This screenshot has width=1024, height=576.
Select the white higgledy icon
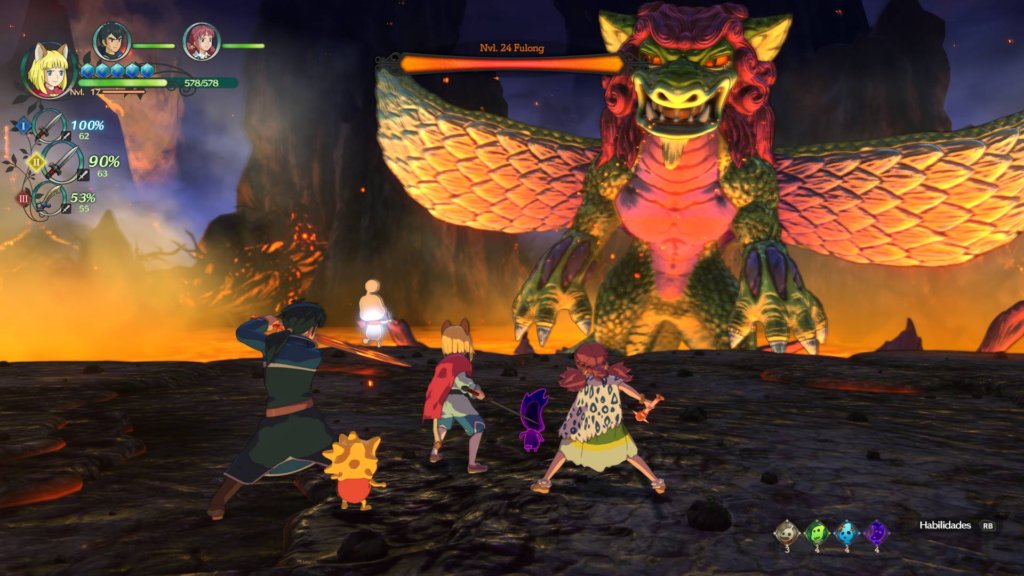point(788,532)
